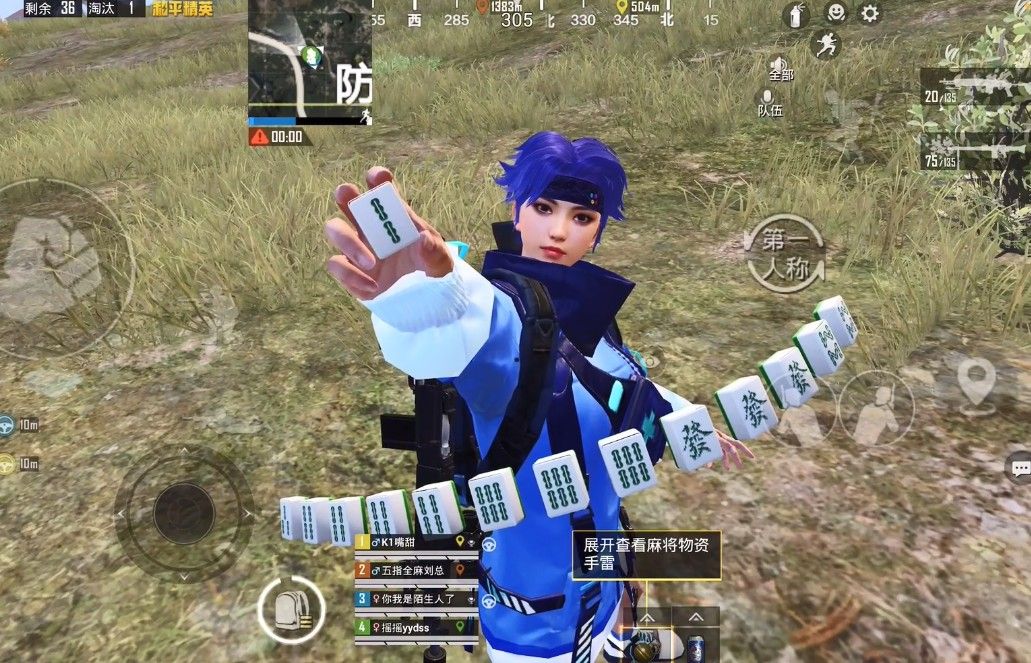This screenshot has width=1031, height=663.
Task: Activate the running soldier sprint icon
Action: coord(826,45)
